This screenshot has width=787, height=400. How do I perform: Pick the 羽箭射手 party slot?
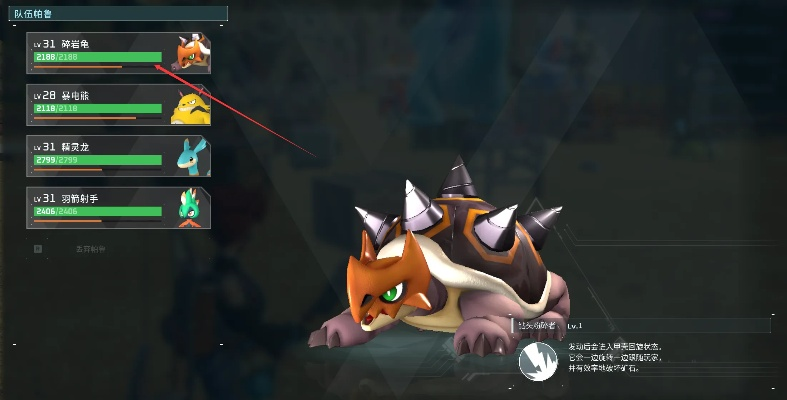click(x=105, y=208)
